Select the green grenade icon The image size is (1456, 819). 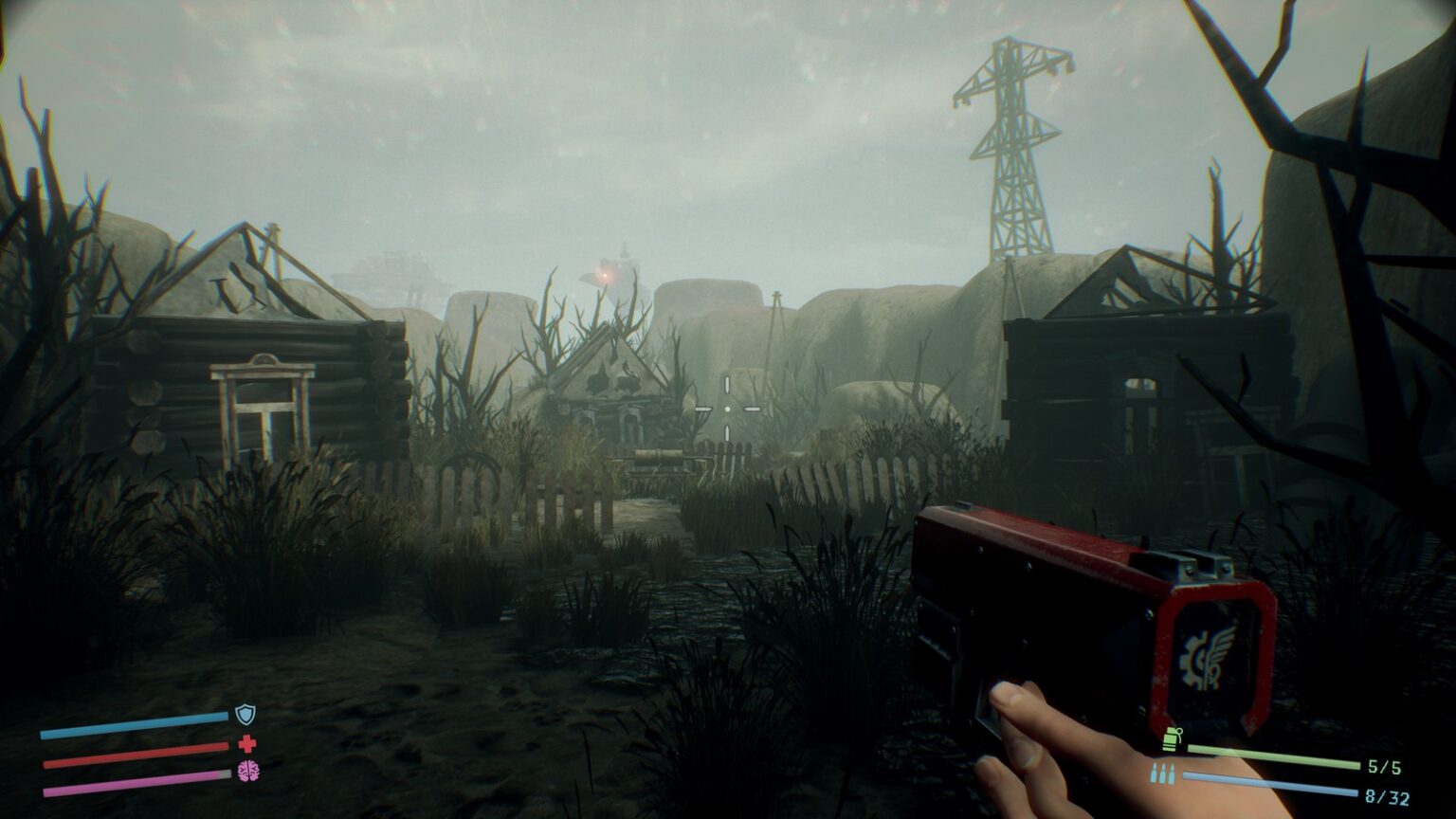[1173, 738]
